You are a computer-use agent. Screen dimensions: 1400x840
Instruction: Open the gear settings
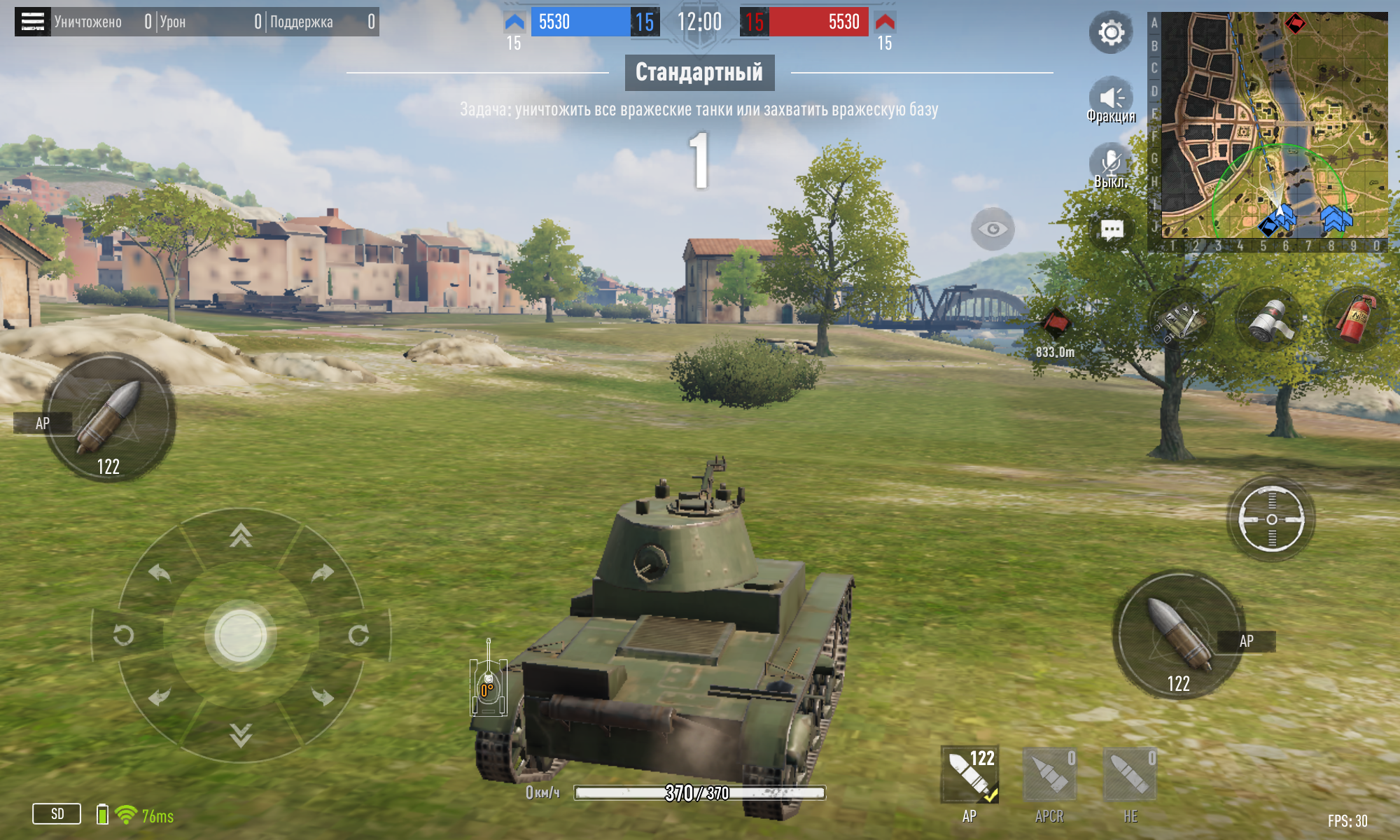1111,32
